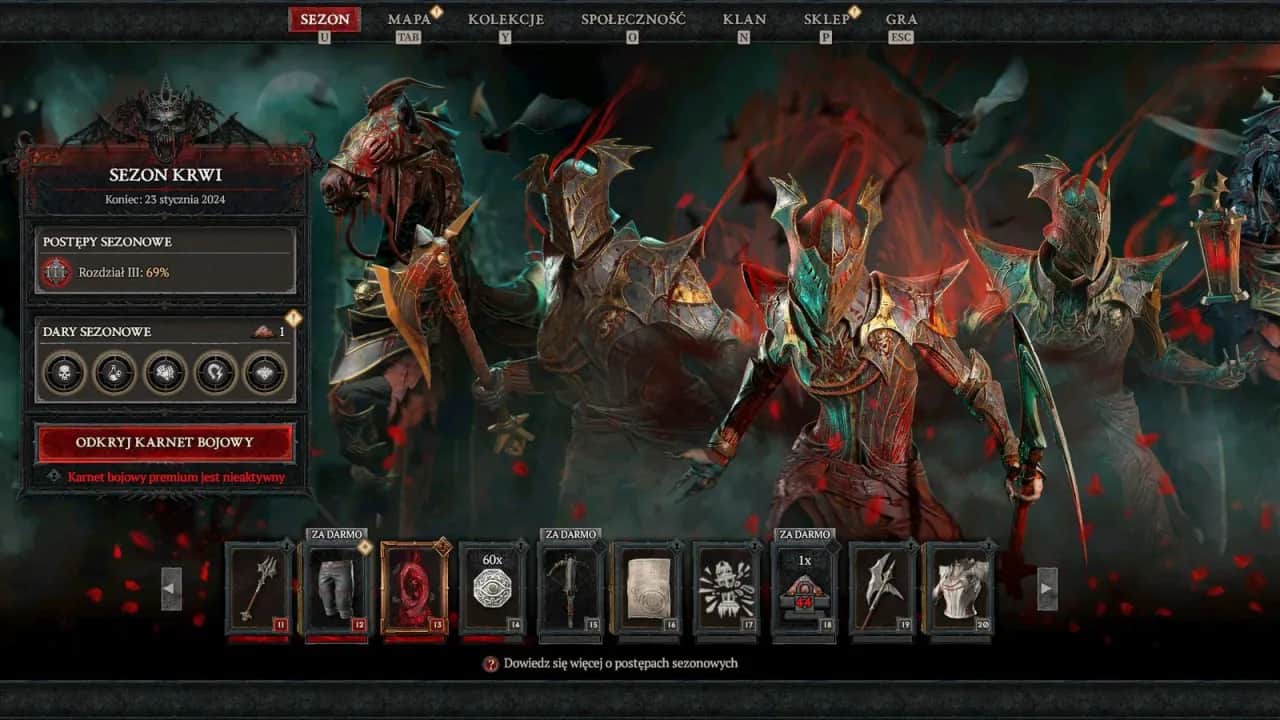The width and height of the screenshot is (1280, 720).
Task: Click the left reward track arrow
Action: point(172,591)
